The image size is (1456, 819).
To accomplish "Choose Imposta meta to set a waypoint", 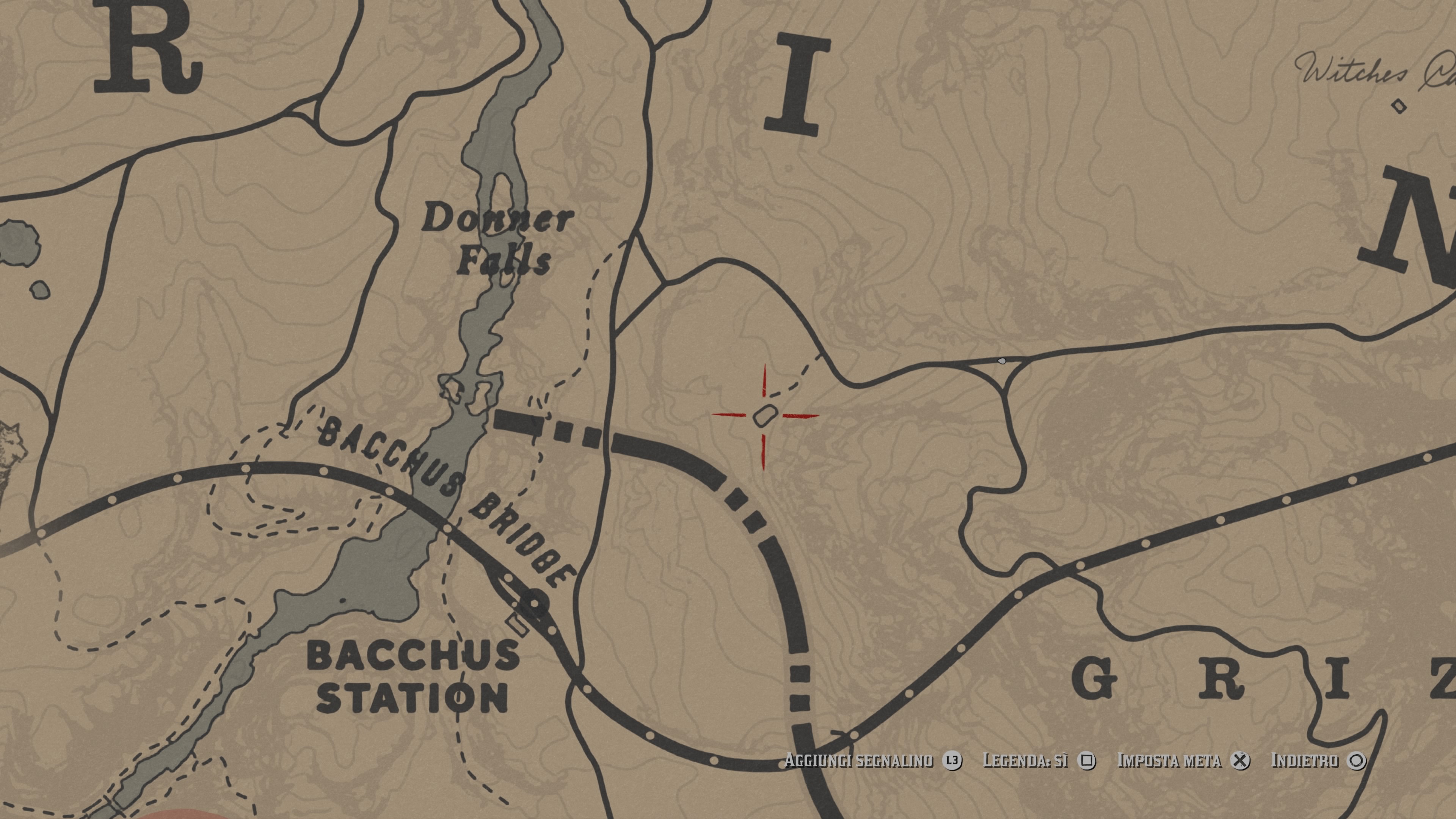I will 1183,761.
